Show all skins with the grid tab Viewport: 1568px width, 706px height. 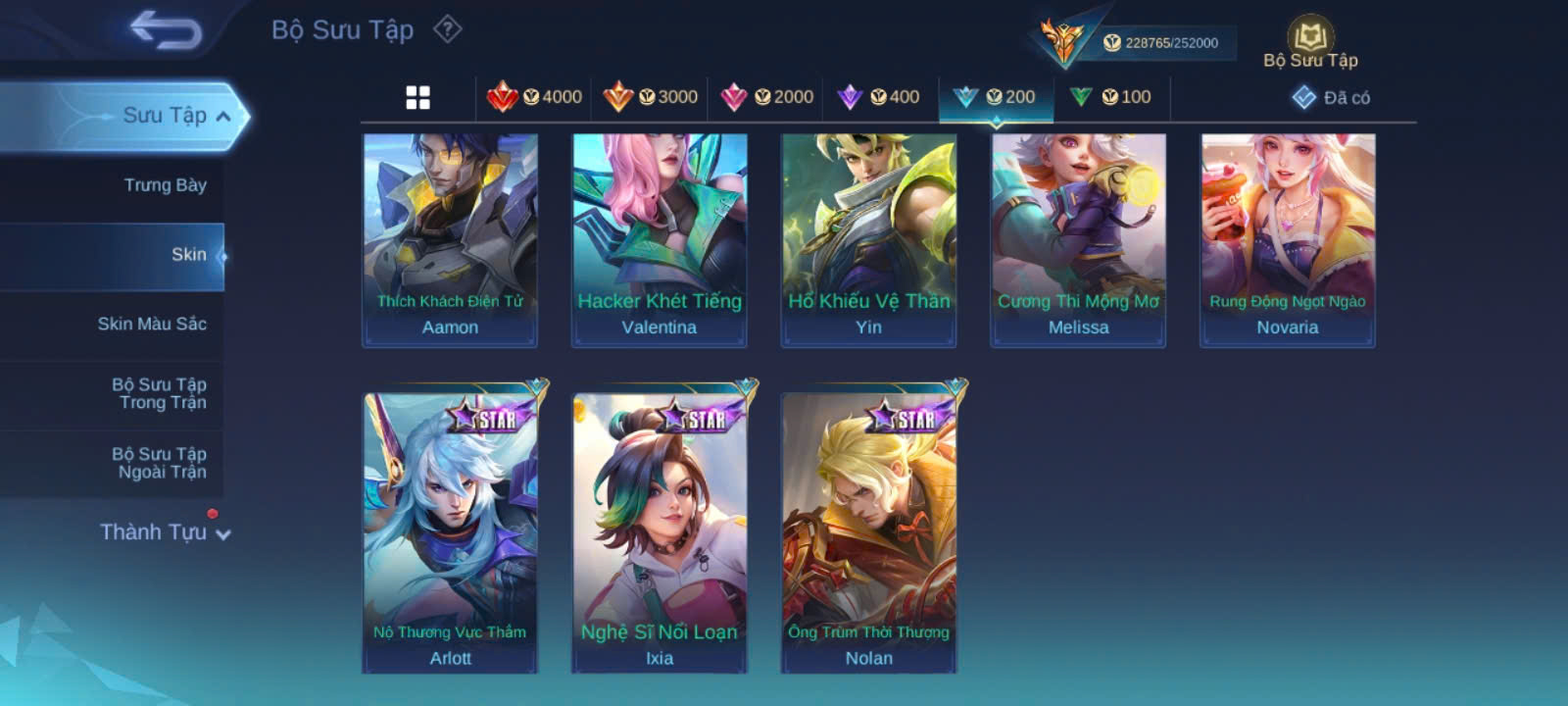click(x=418, y=97)
